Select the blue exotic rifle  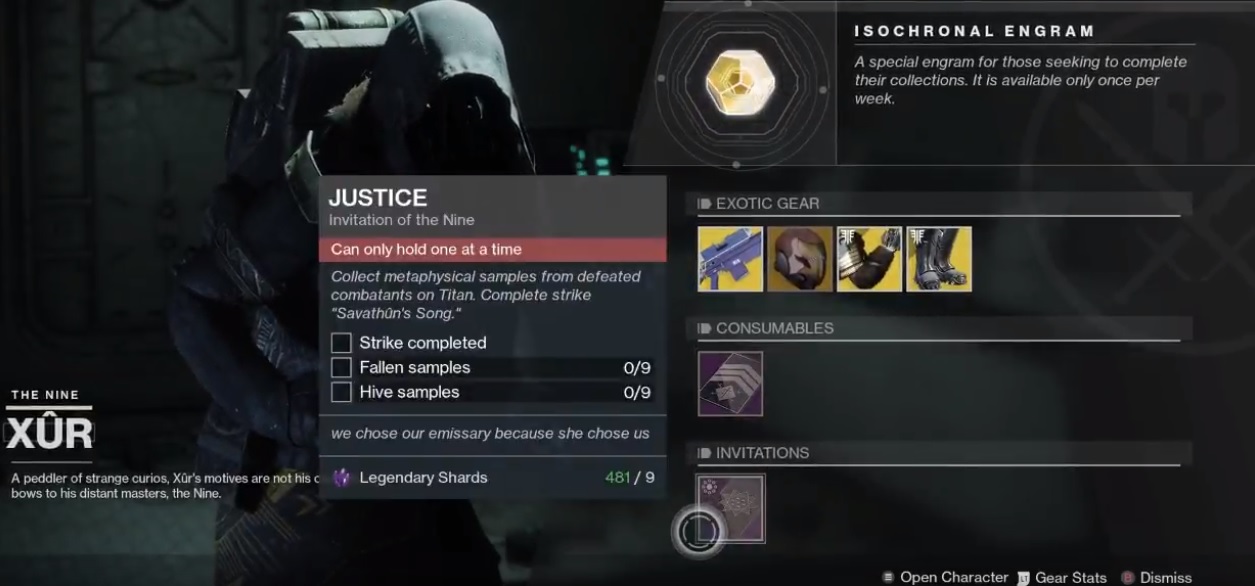pyautogui.click(x=730, y=259)
